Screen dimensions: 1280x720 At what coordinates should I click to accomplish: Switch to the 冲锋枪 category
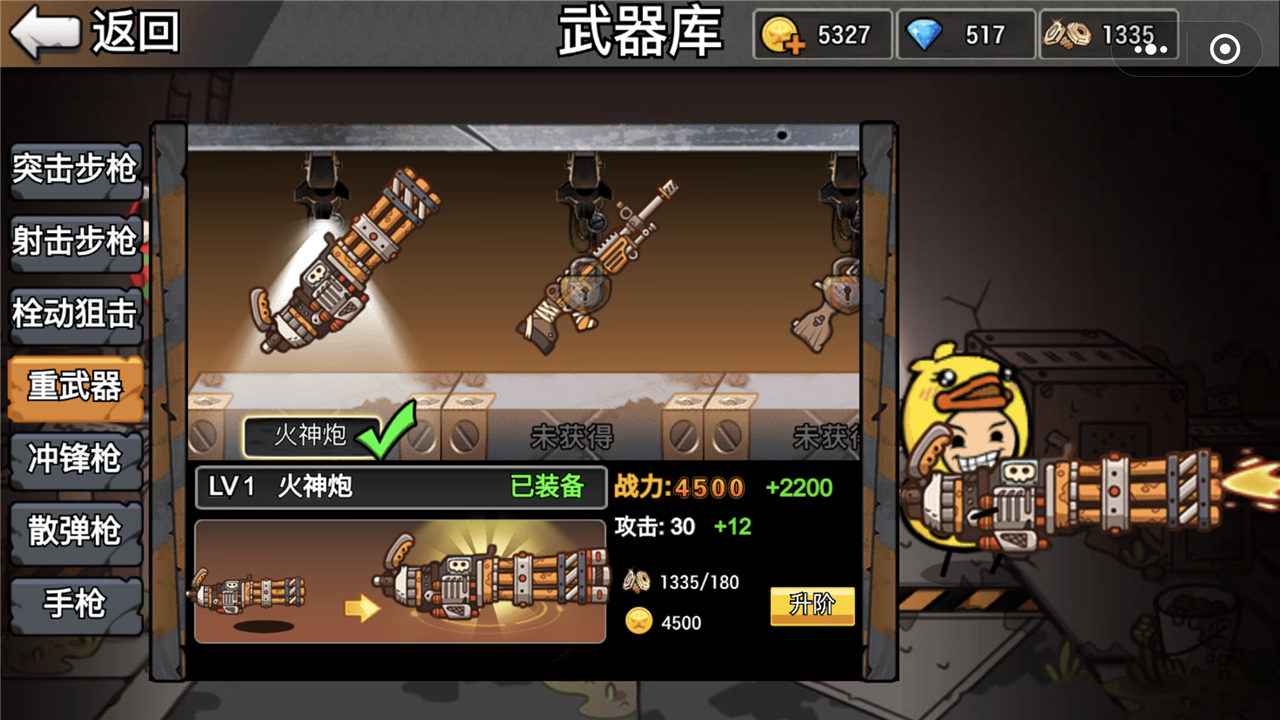click(x=74, y=458)
